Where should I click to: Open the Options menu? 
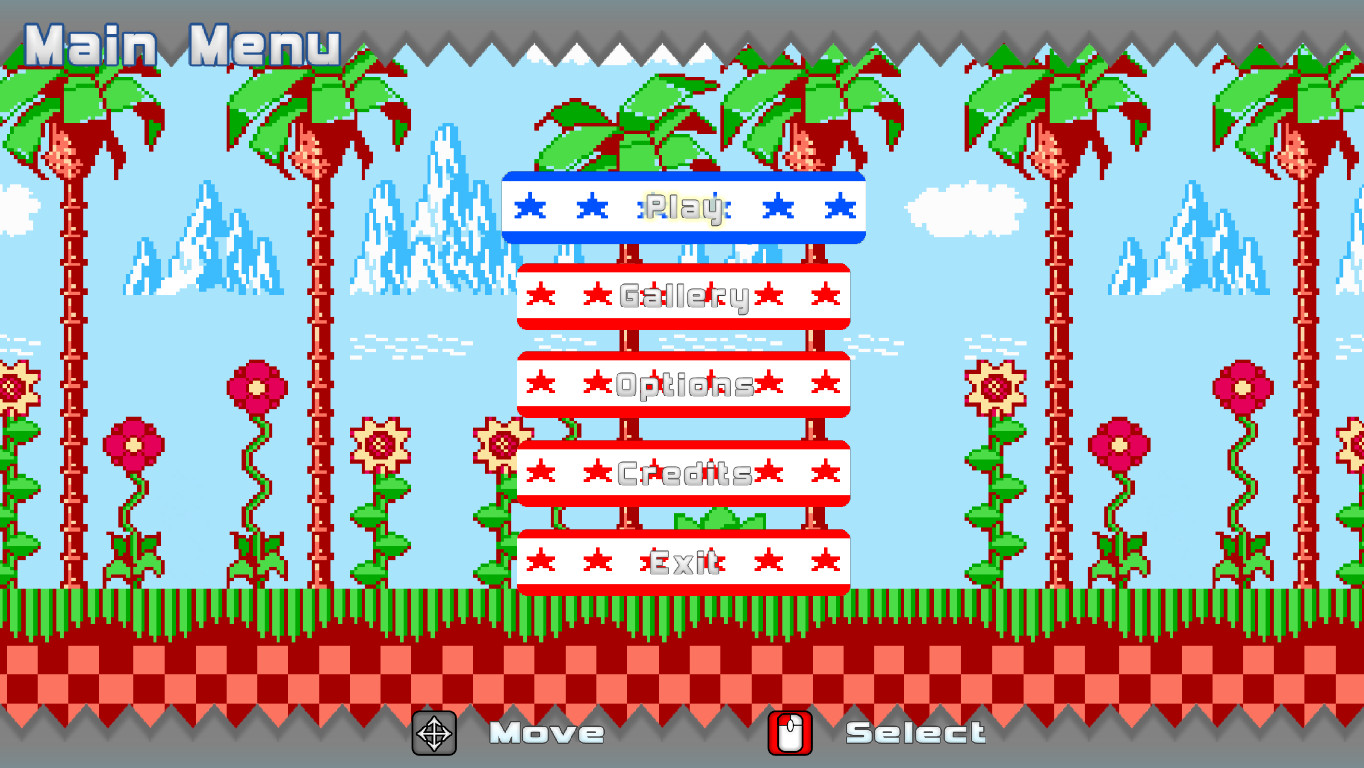tap(683, 384)
